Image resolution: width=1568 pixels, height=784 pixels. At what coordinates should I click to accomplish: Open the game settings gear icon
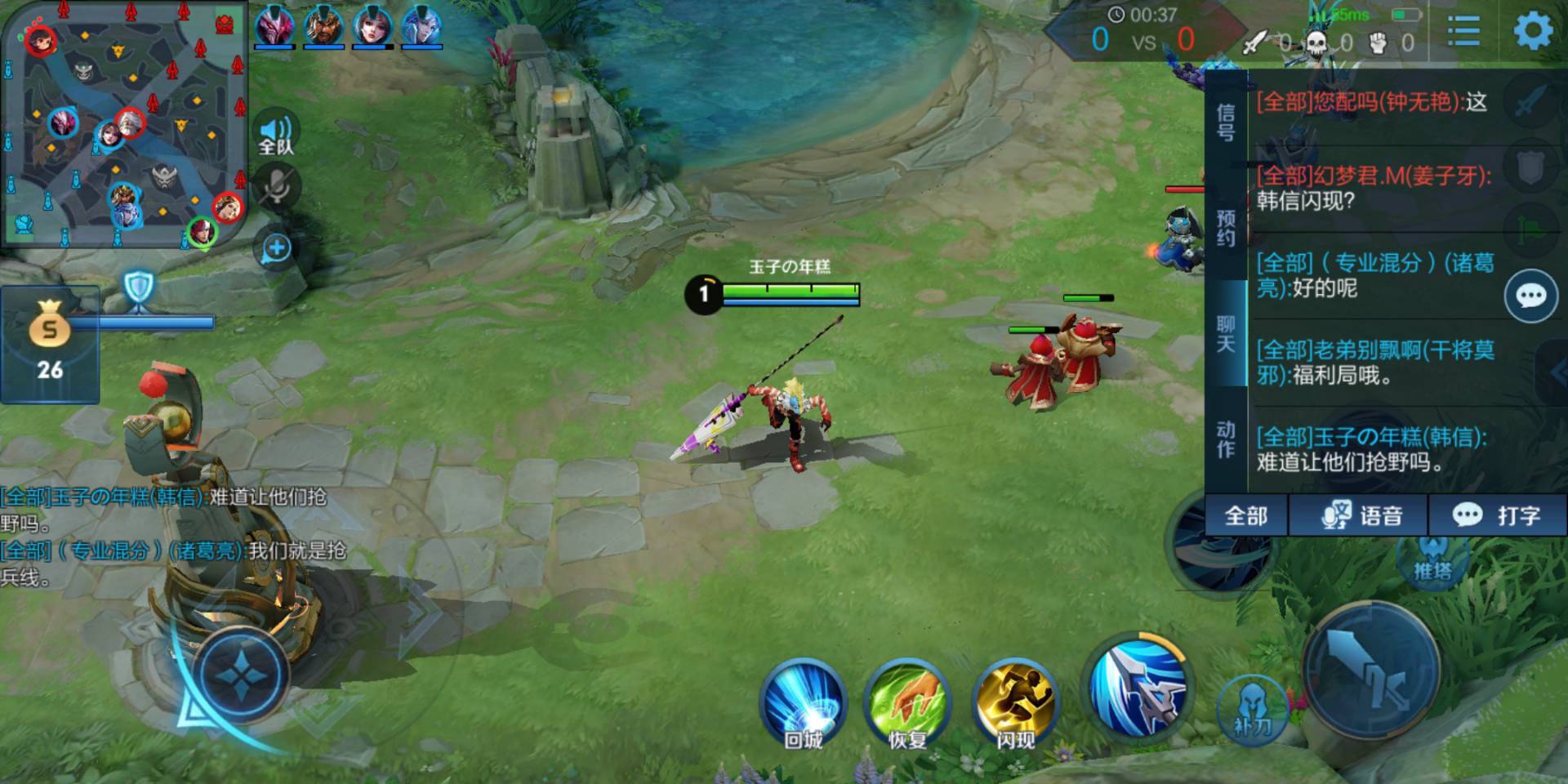(x=1531, y=30)
